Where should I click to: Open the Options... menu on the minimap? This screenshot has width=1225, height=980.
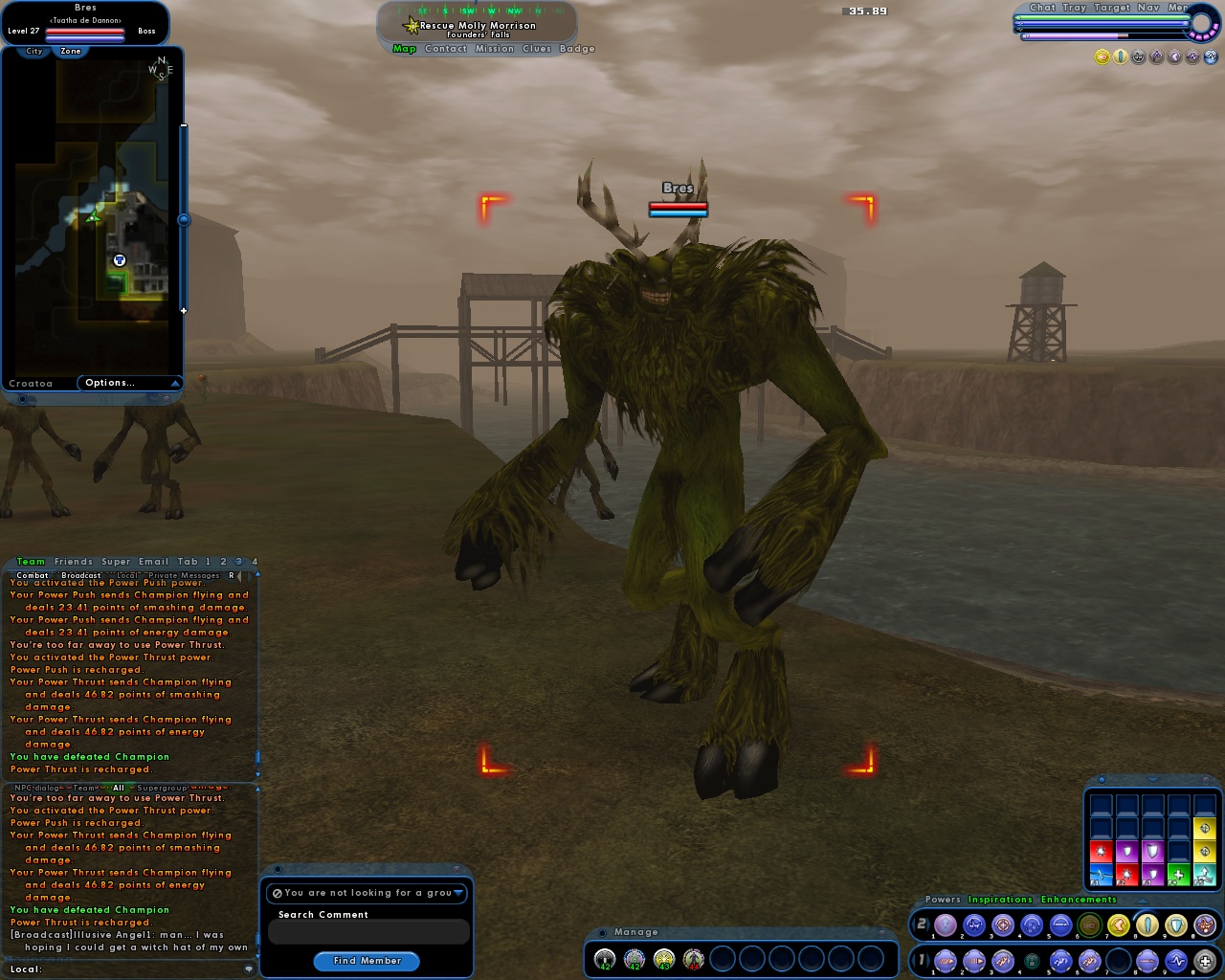[109, 382]
